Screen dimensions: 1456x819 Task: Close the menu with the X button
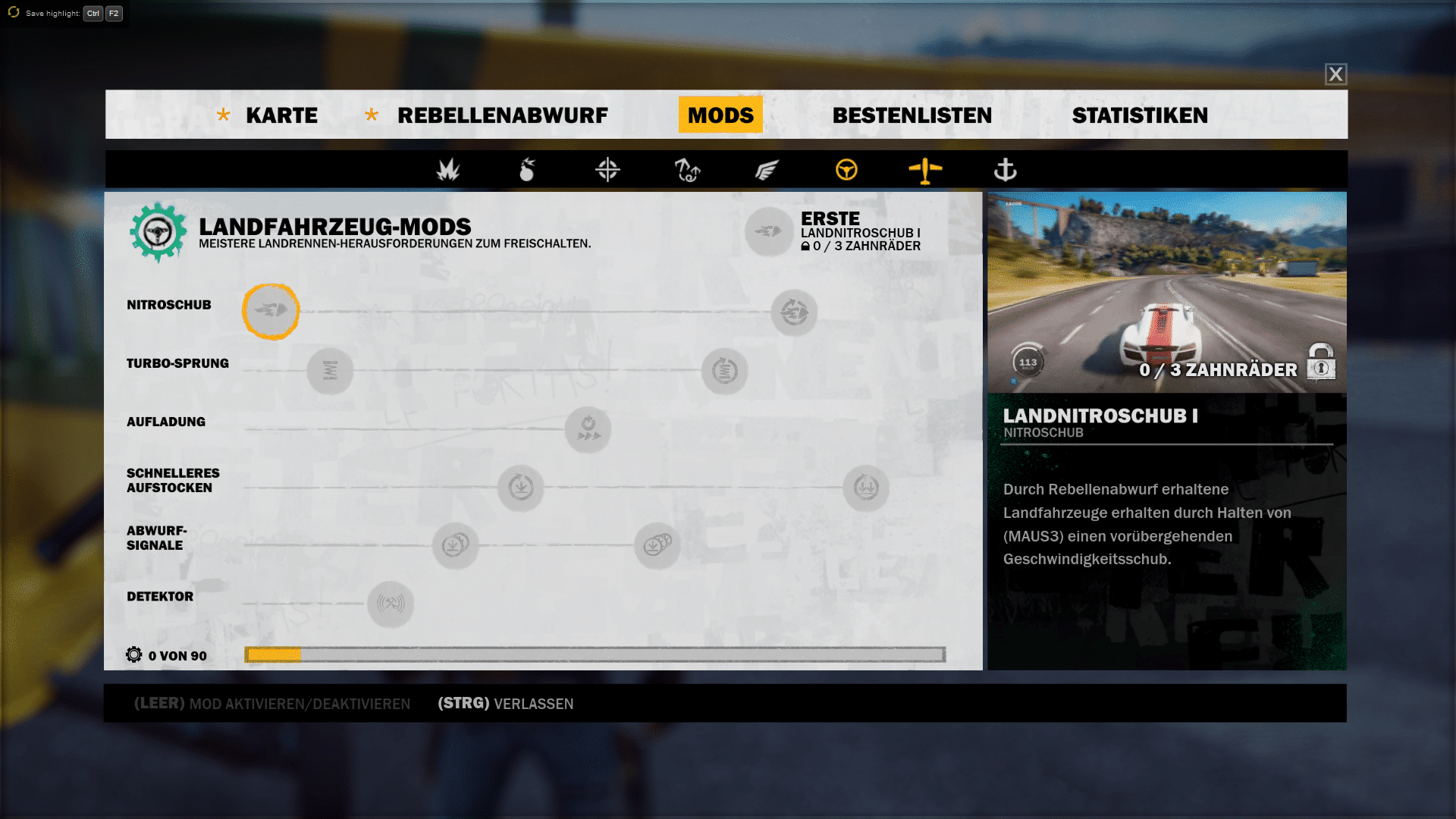tap(1335, 74)
